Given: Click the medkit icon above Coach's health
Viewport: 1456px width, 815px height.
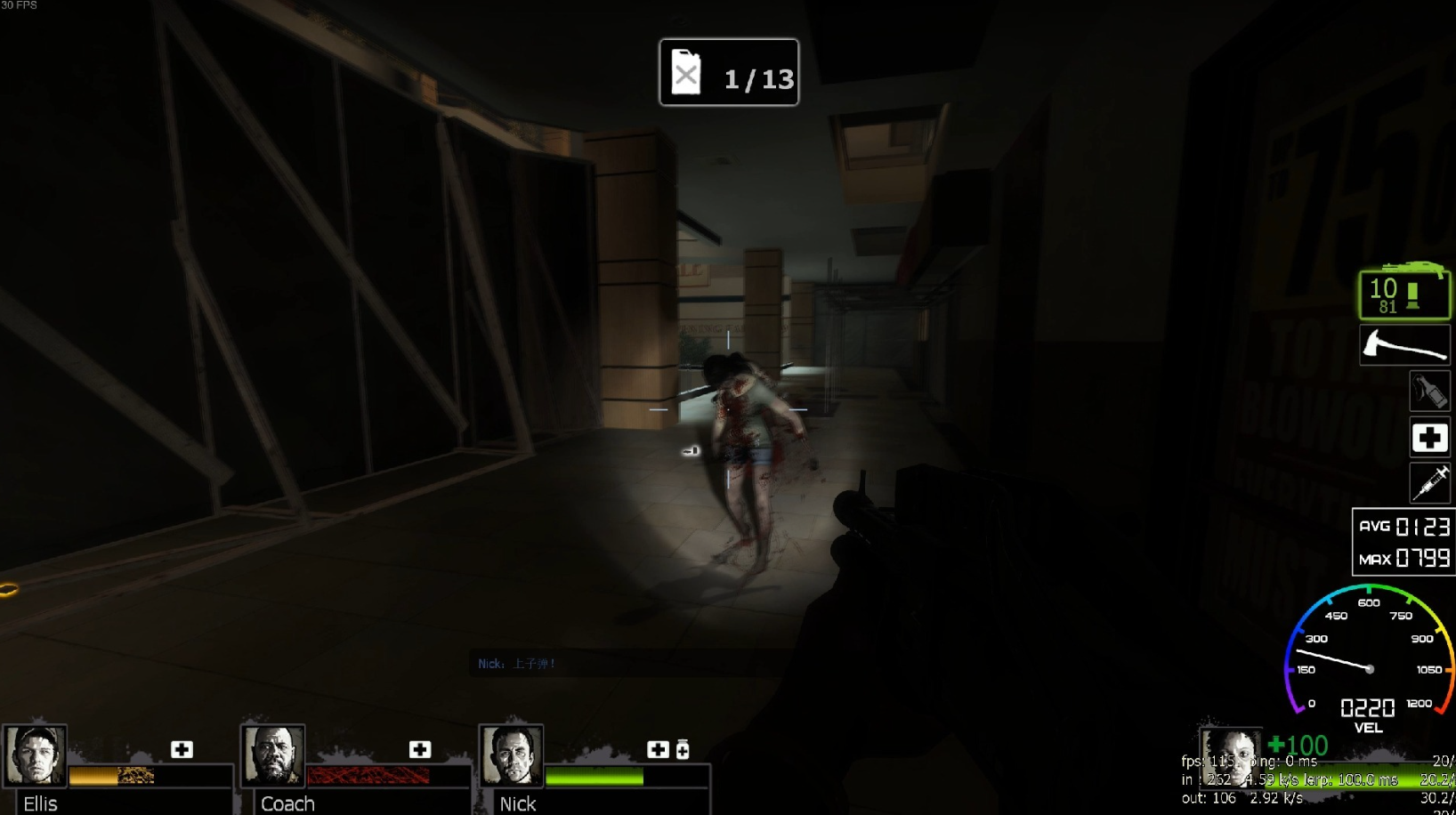Looking at the screenshot, I should tap(420, 749).
